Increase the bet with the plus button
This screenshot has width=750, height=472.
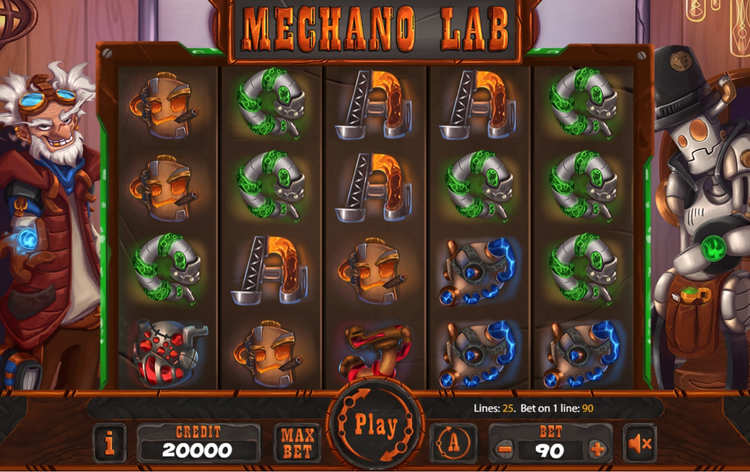point(597,449)
